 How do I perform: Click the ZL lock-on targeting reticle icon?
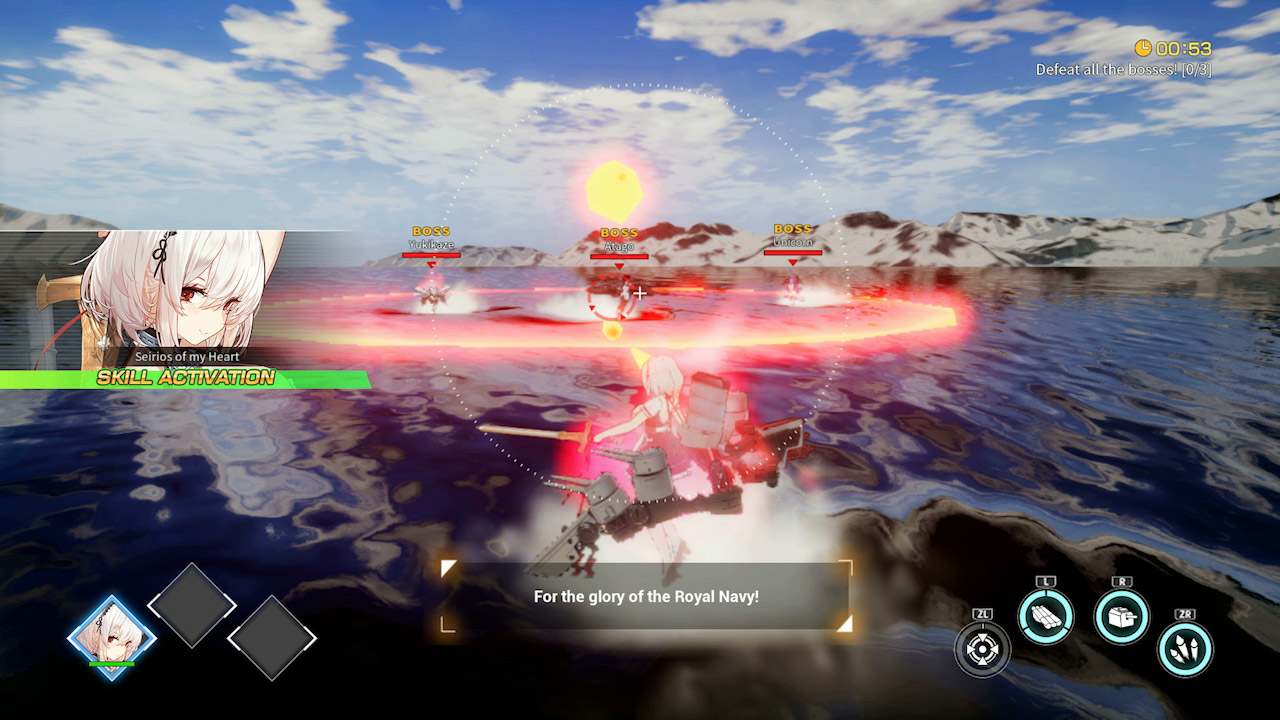point(983,649)
